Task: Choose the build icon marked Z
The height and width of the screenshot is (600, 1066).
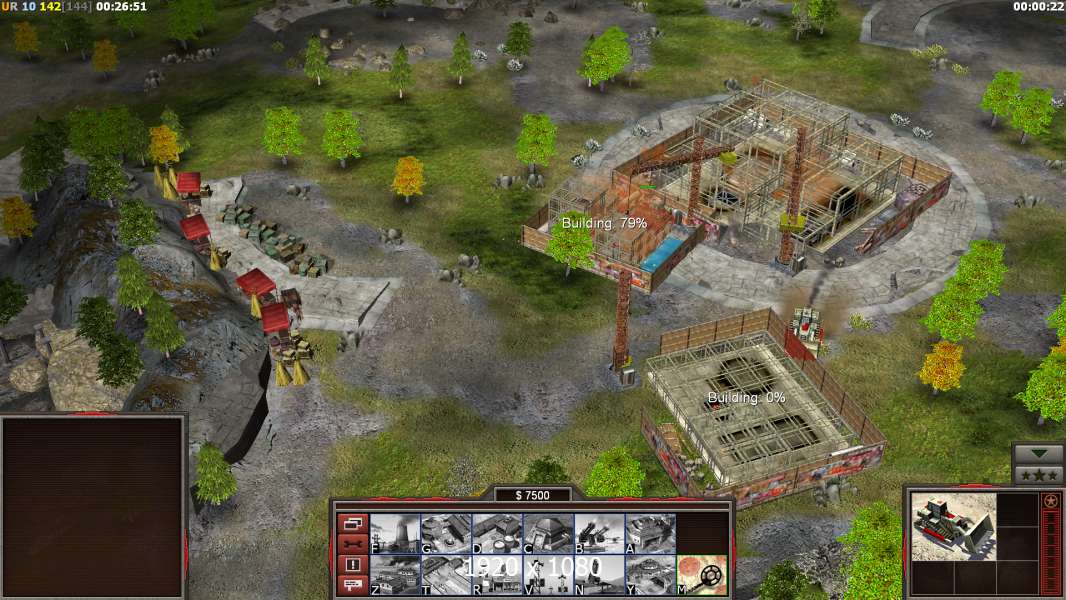Action: click(395, 575)
